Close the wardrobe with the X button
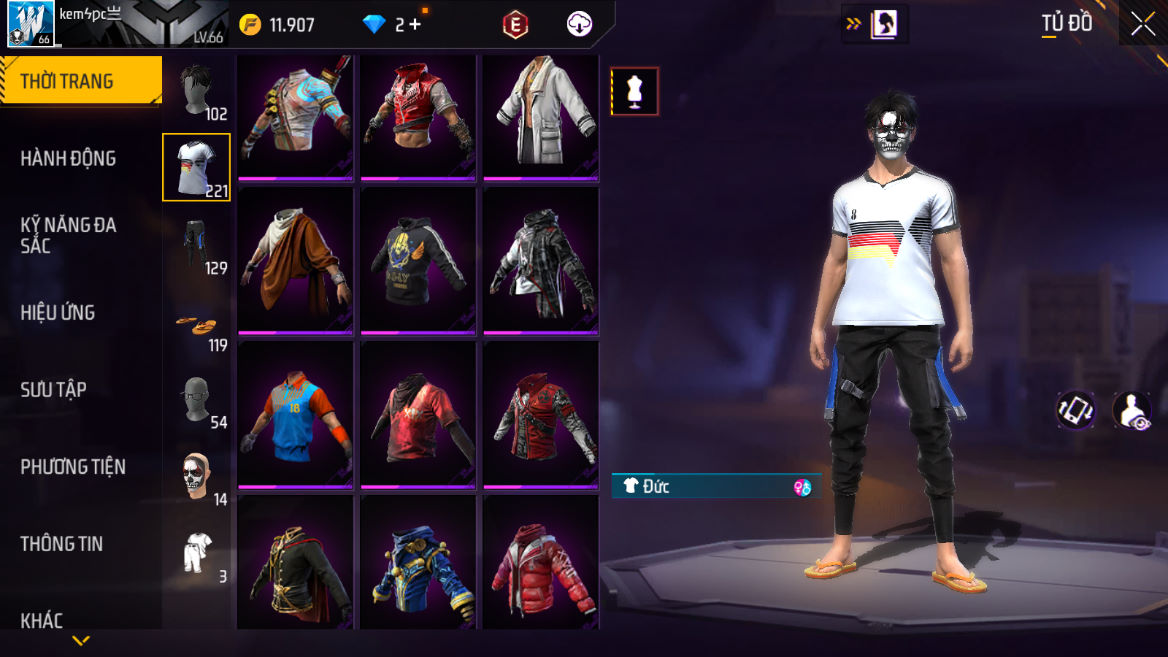 [1142, 25]
